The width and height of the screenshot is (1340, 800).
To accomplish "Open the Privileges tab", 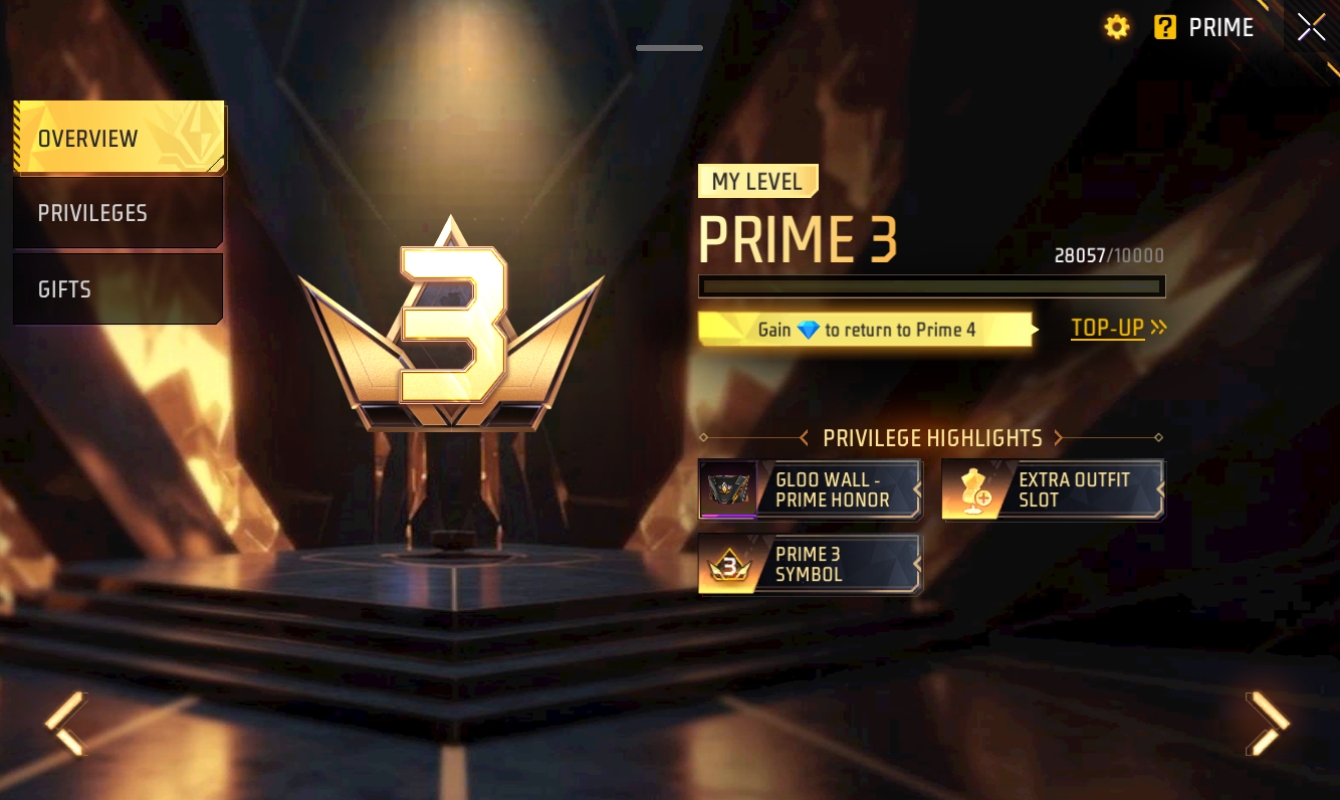I will (x=118, y=213).
